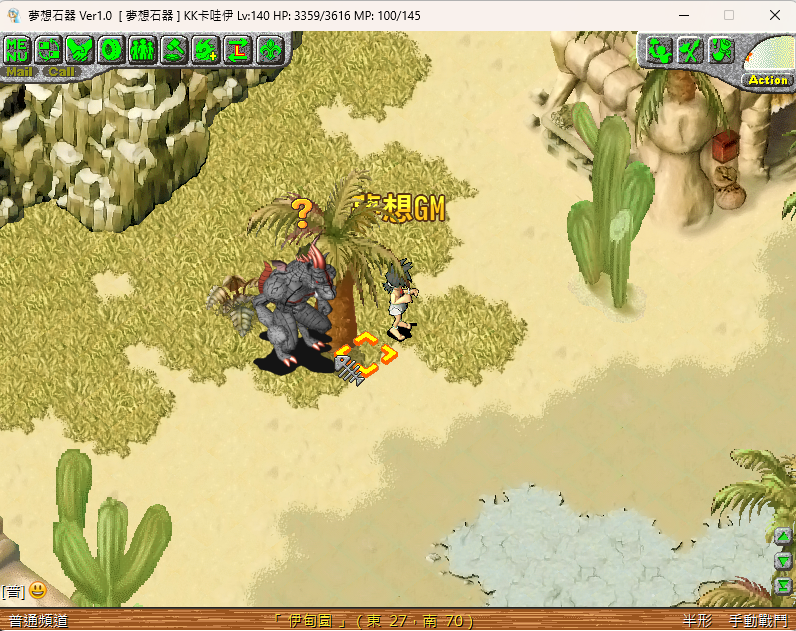Viewport: 796px width, 631px height.
Task: Toggle the 手動戰鬥 battle mode
Action: pyautogui.click(x=757, y=621)
